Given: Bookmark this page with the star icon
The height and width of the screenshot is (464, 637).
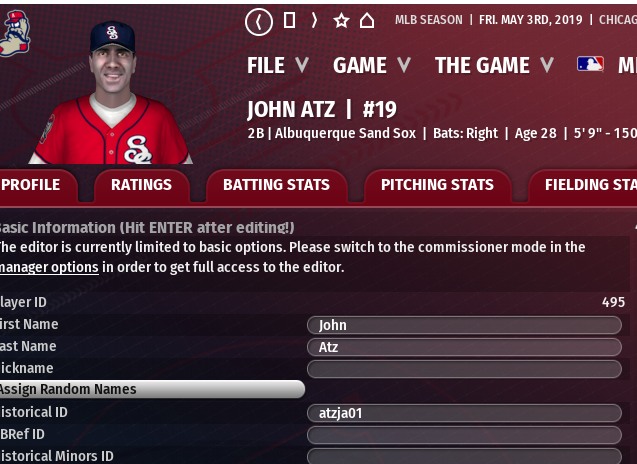Looking at the screenshot, I should [x=341, y=21].
